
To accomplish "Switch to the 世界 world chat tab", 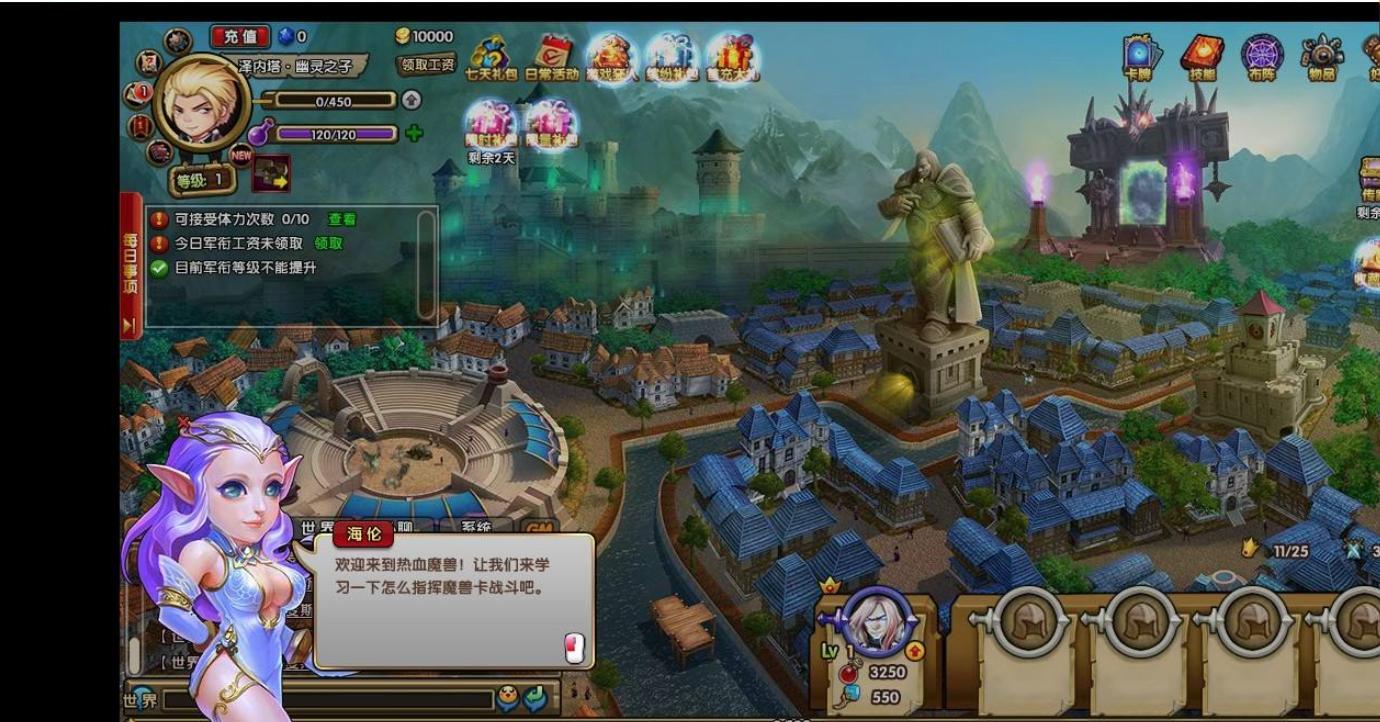I will 316,528.
